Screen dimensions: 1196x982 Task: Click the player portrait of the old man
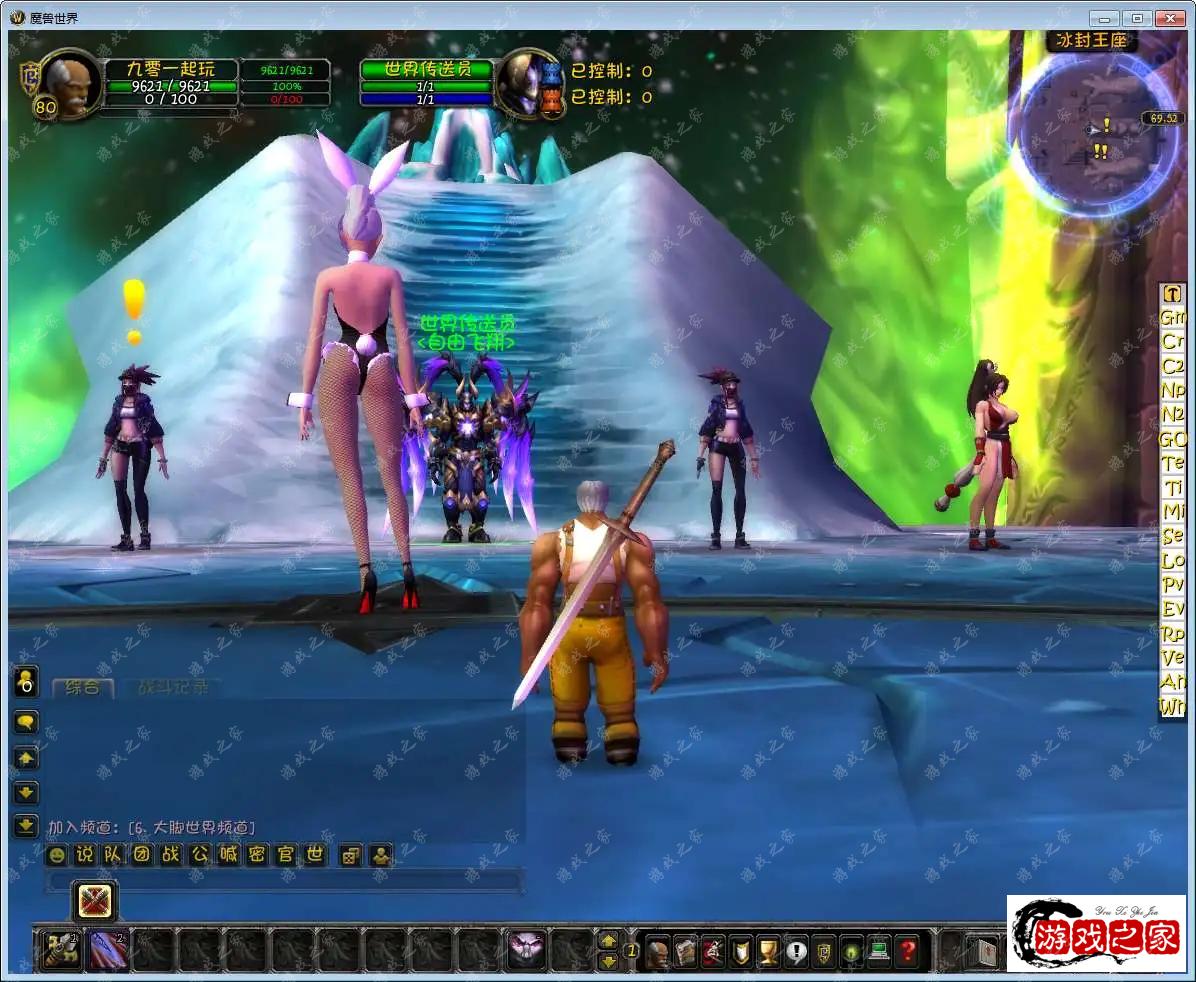click(x=70, y=83)
